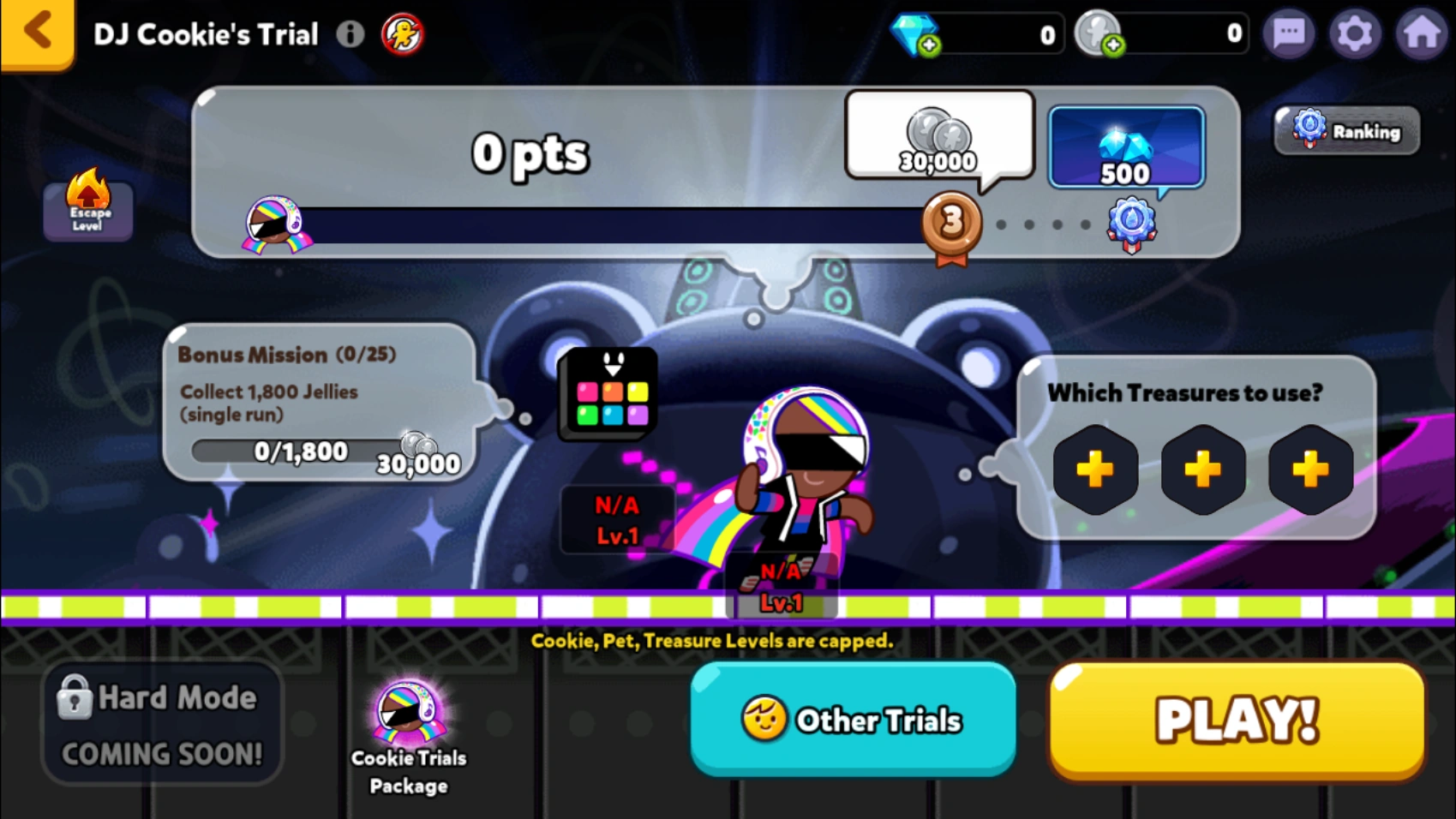
Task: Open Other Trials
Action: [854, 720]
